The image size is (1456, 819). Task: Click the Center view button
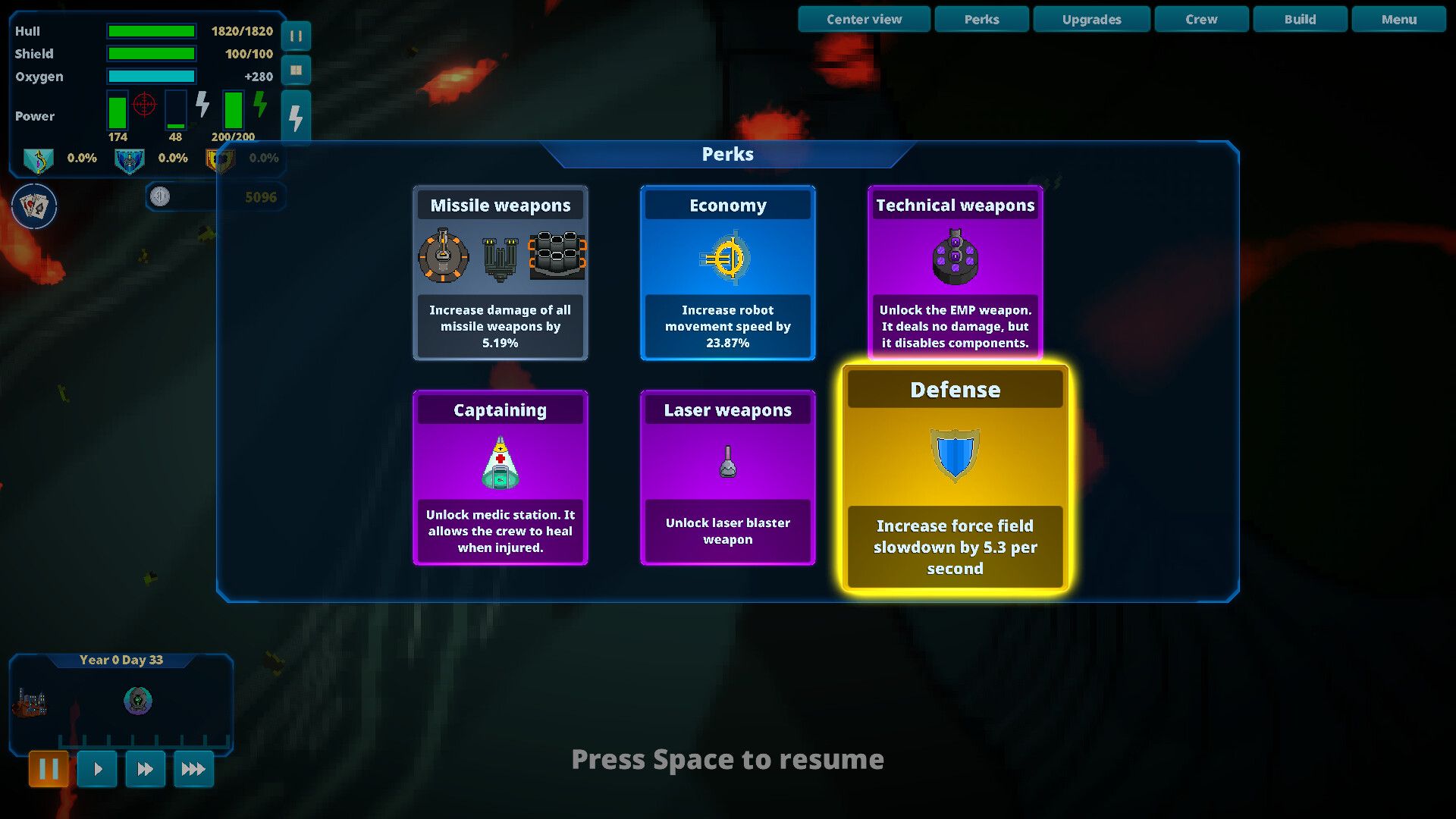coord(863,19)
